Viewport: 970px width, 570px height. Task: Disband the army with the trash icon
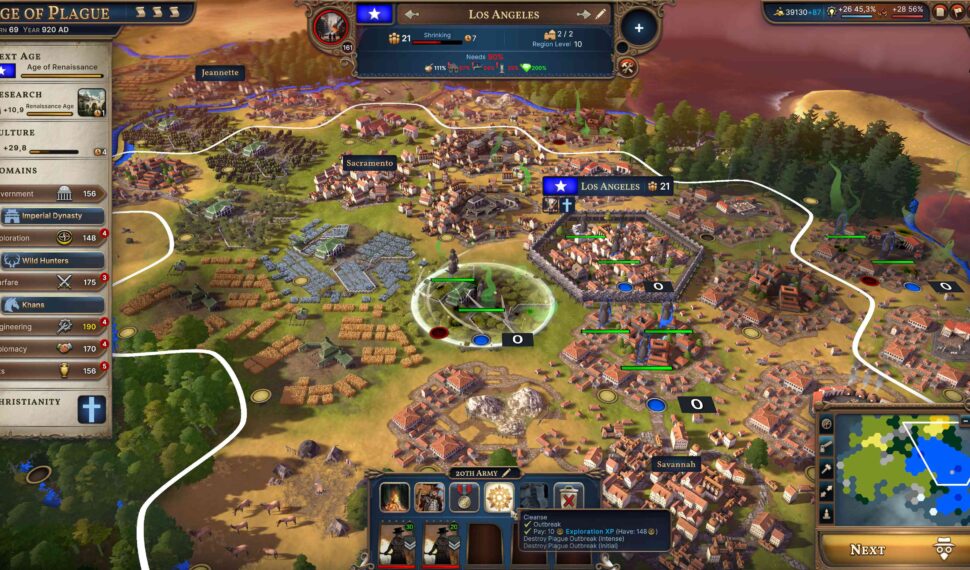[568, 497]
